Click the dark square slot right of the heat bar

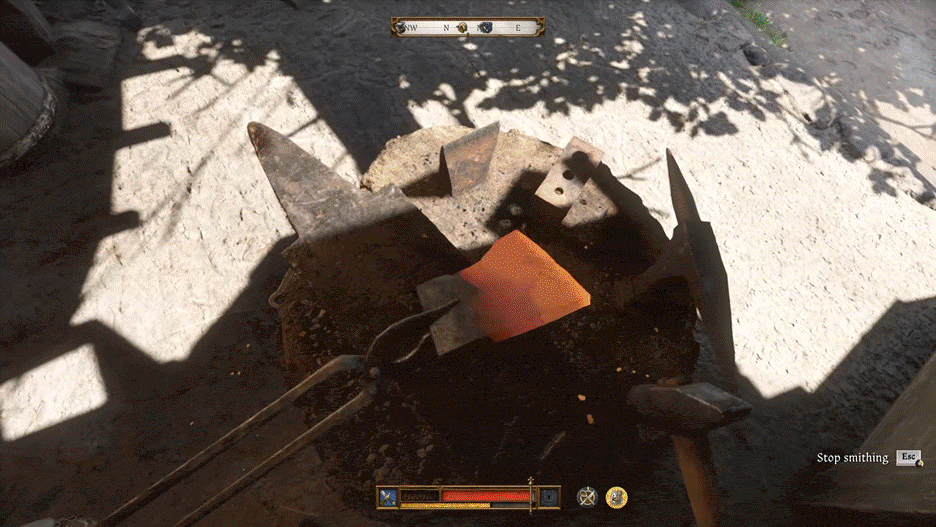(549, 496)
